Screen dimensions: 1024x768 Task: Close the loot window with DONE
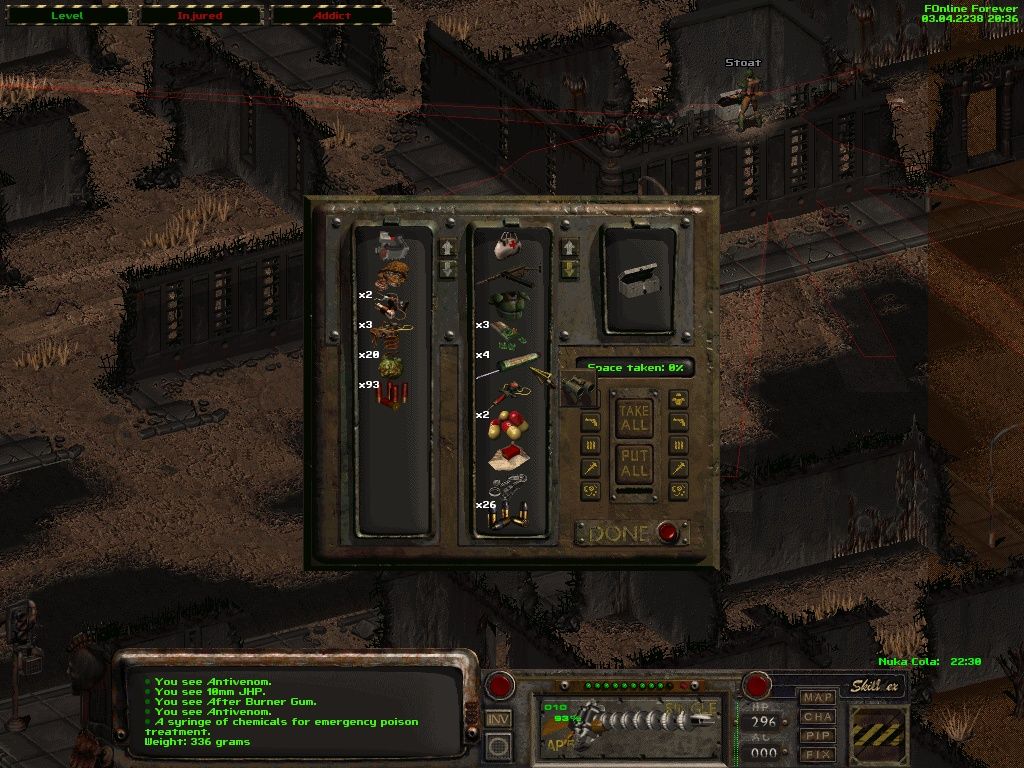tap(619, 534)
